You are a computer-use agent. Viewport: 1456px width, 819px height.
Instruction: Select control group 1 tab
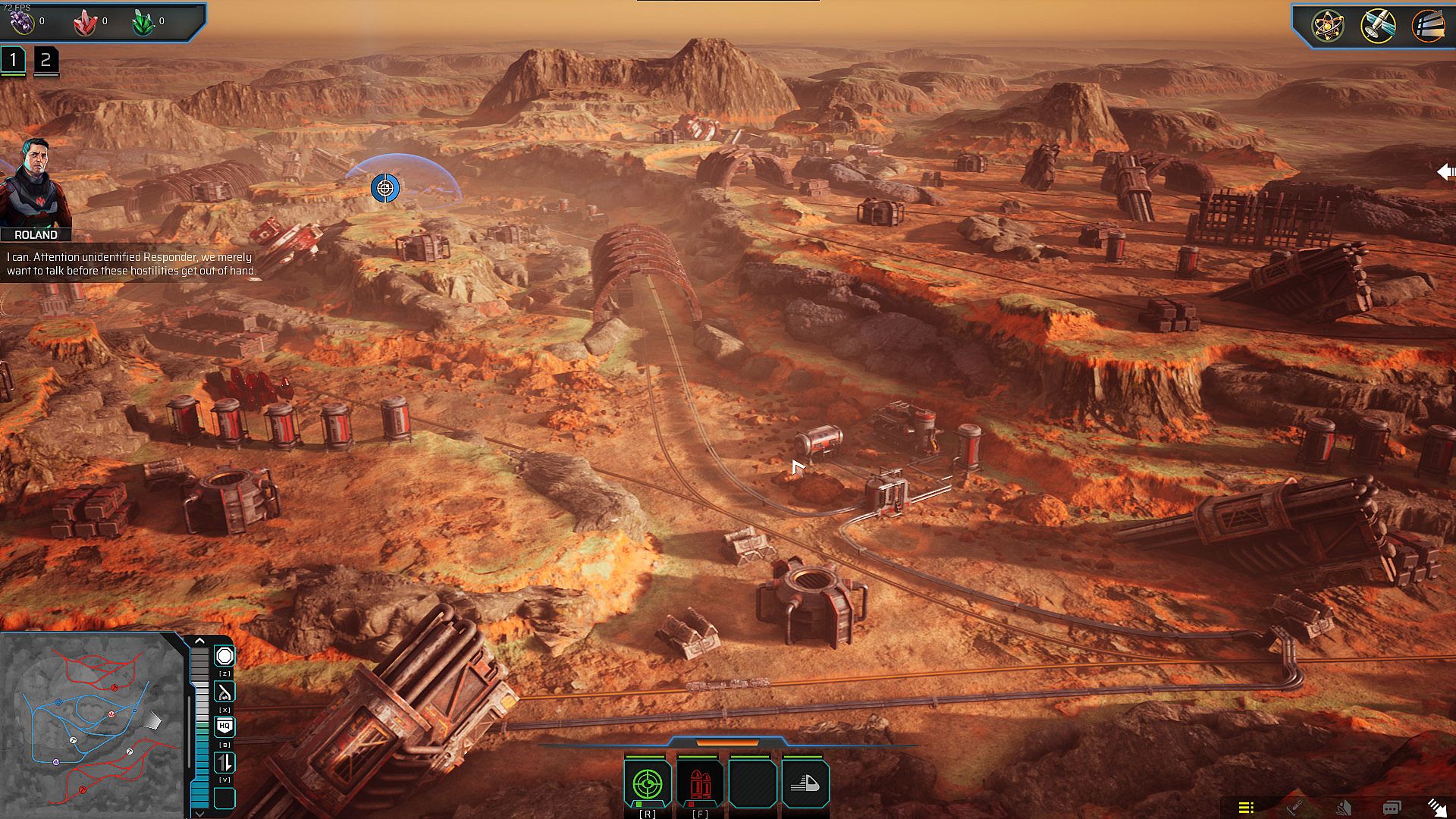pos(13,61)
